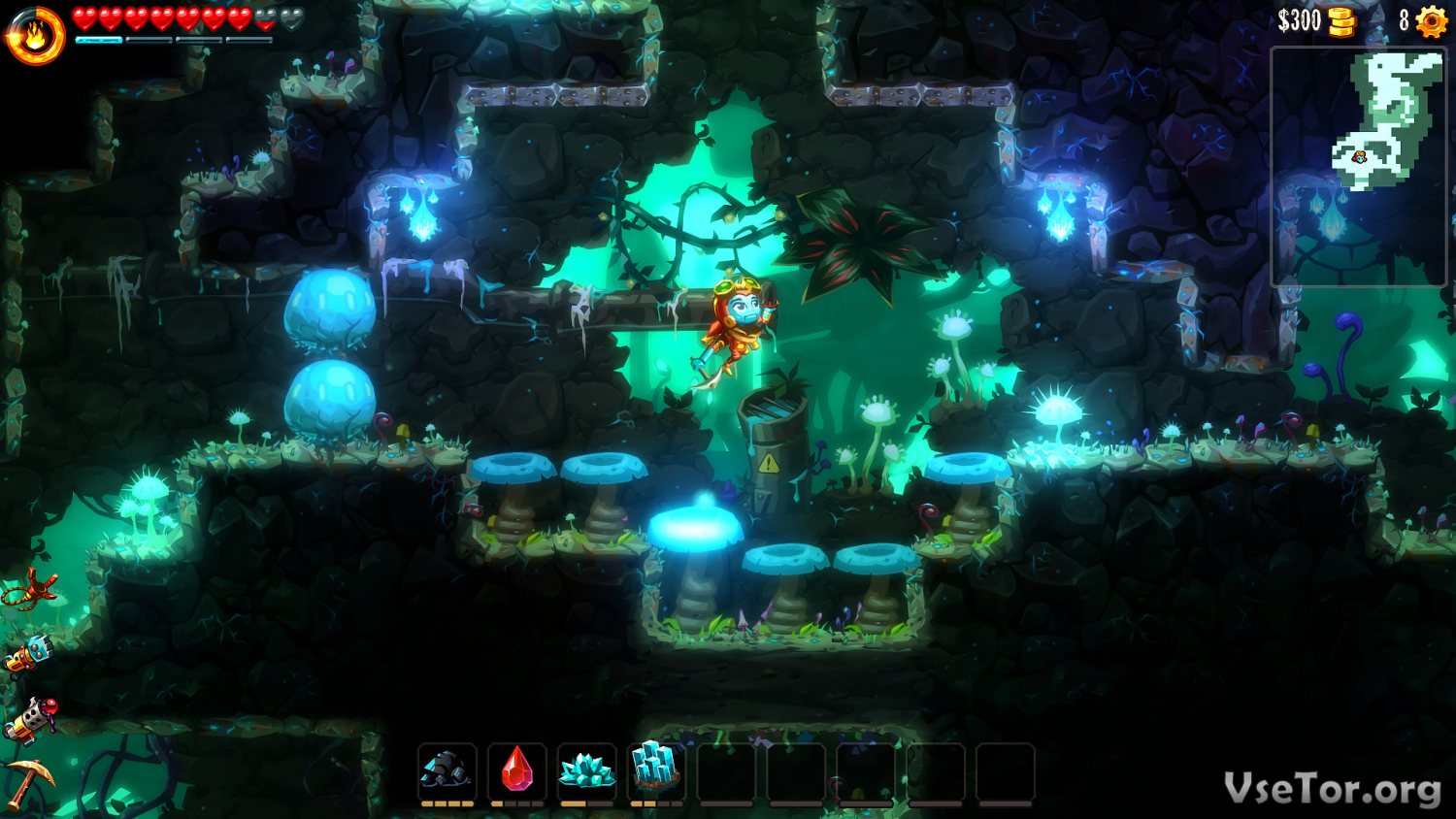Screen dimensions: 1456x819
Task: Select the pickaxe tool icon
Action: 27,782
